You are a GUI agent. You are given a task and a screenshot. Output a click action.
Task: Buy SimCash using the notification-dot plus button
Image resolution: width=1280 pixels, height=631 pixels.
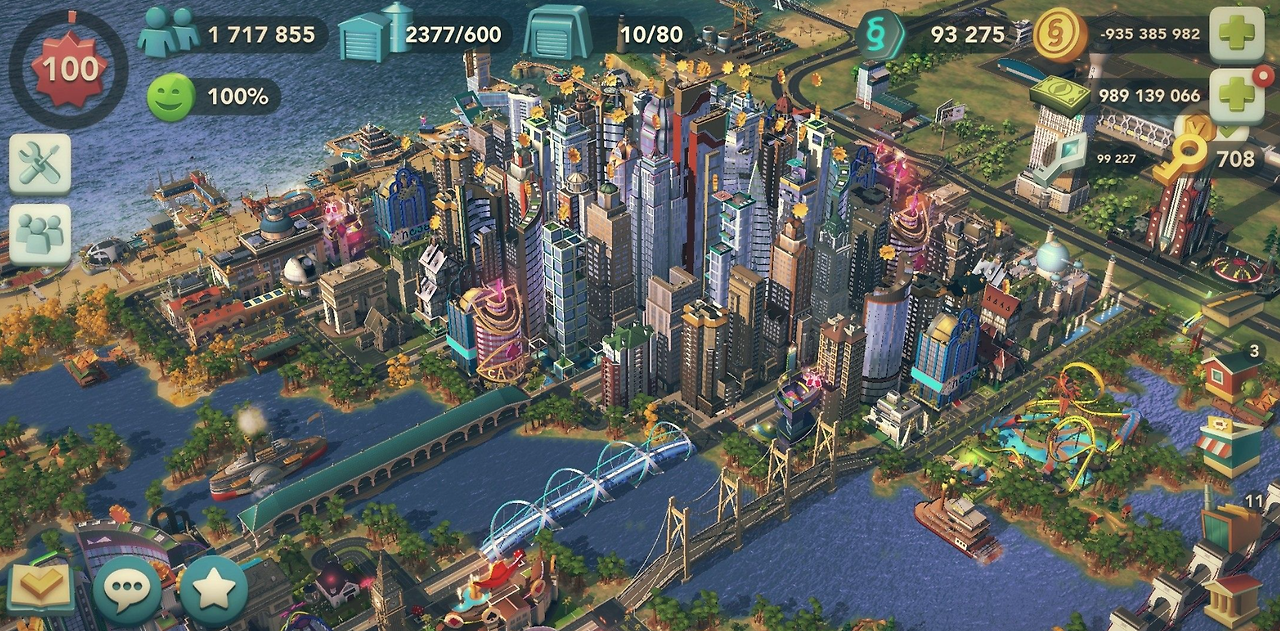[x=1237, y=96]
